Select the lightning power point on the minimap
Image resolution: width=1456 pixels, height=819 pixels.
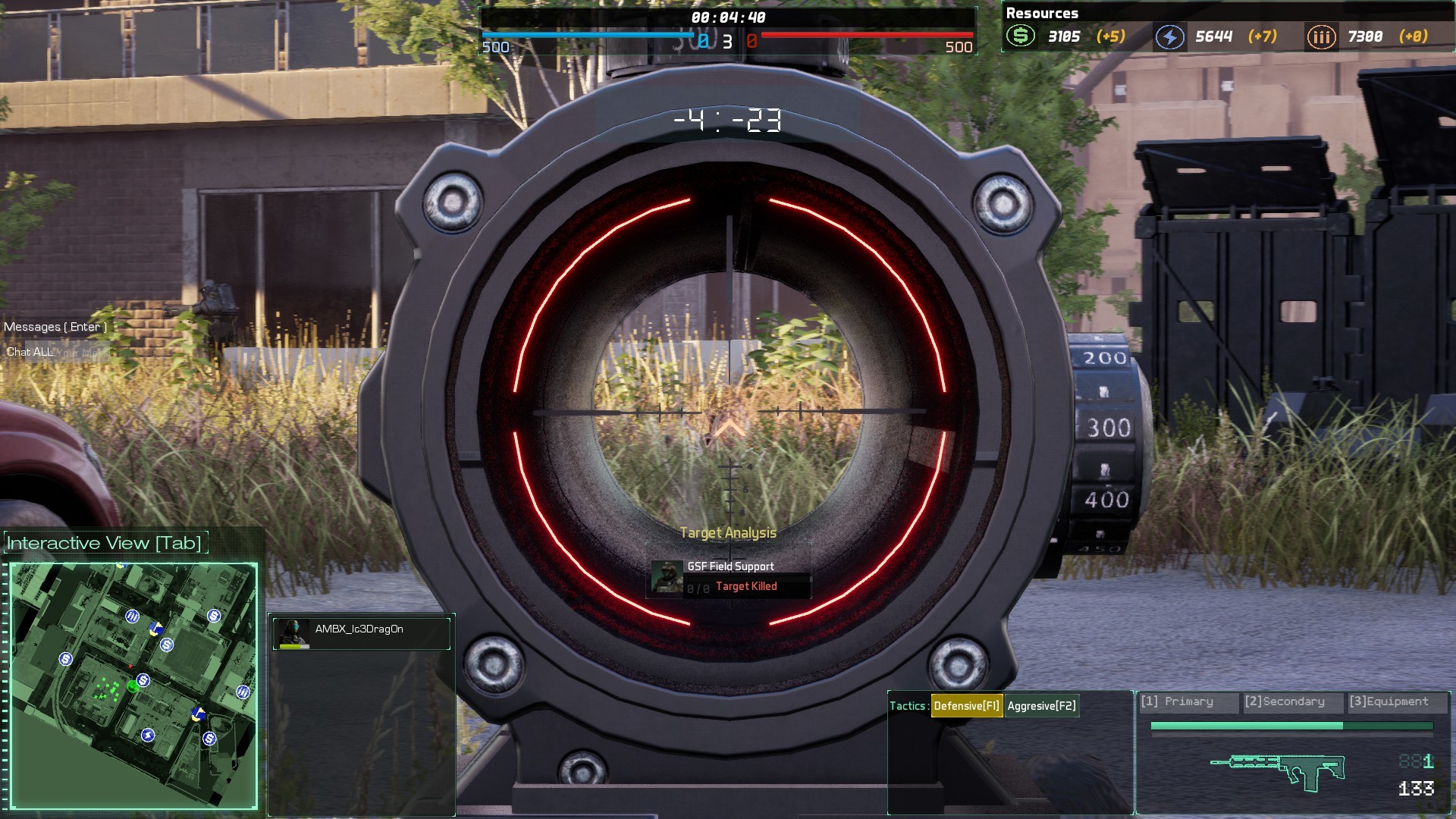coord(148,736)
